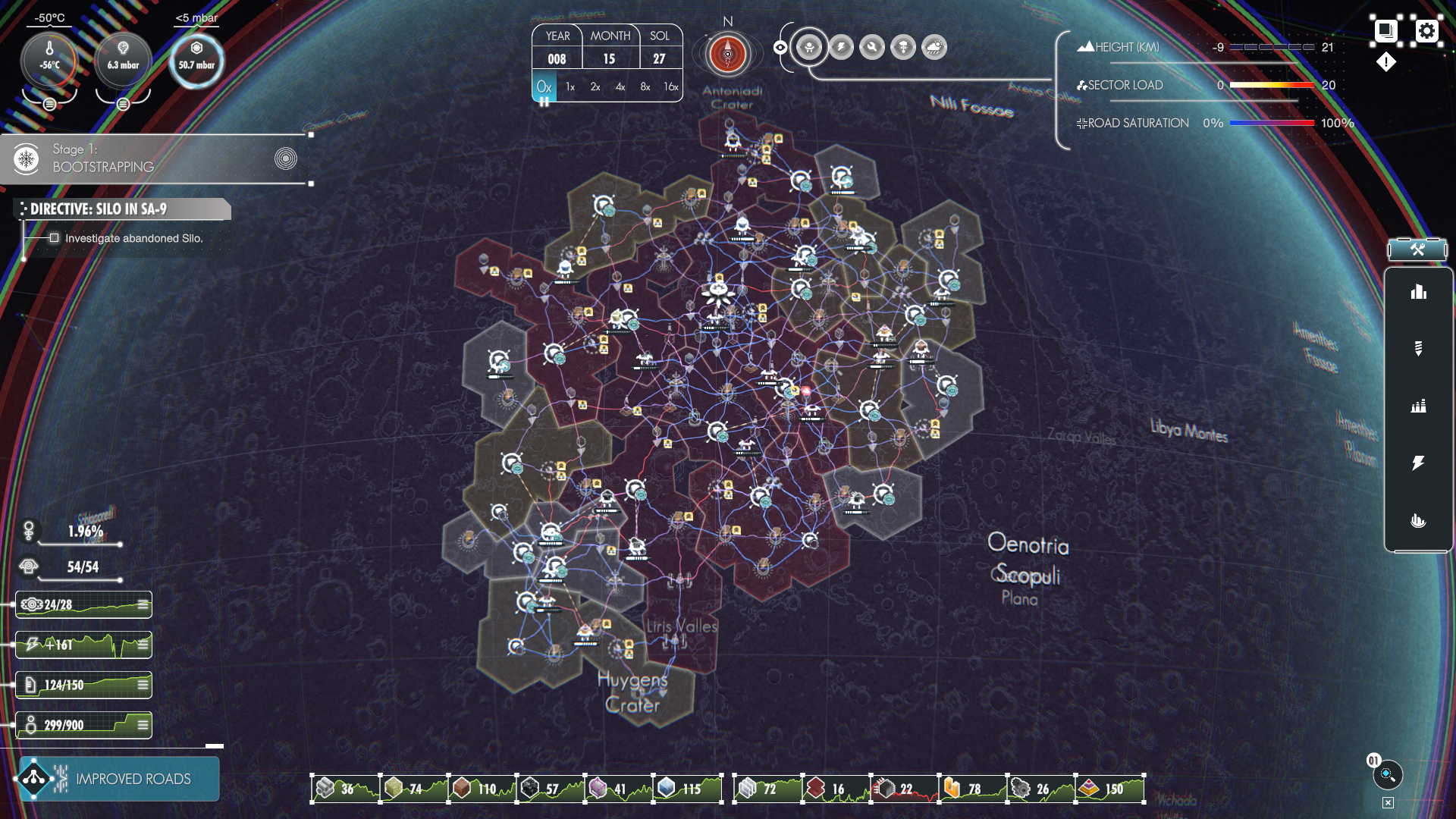Select the lightning bolt power overlay
Image resolution: width=1456 pixels, height=819 pixels.
point(840,48)
